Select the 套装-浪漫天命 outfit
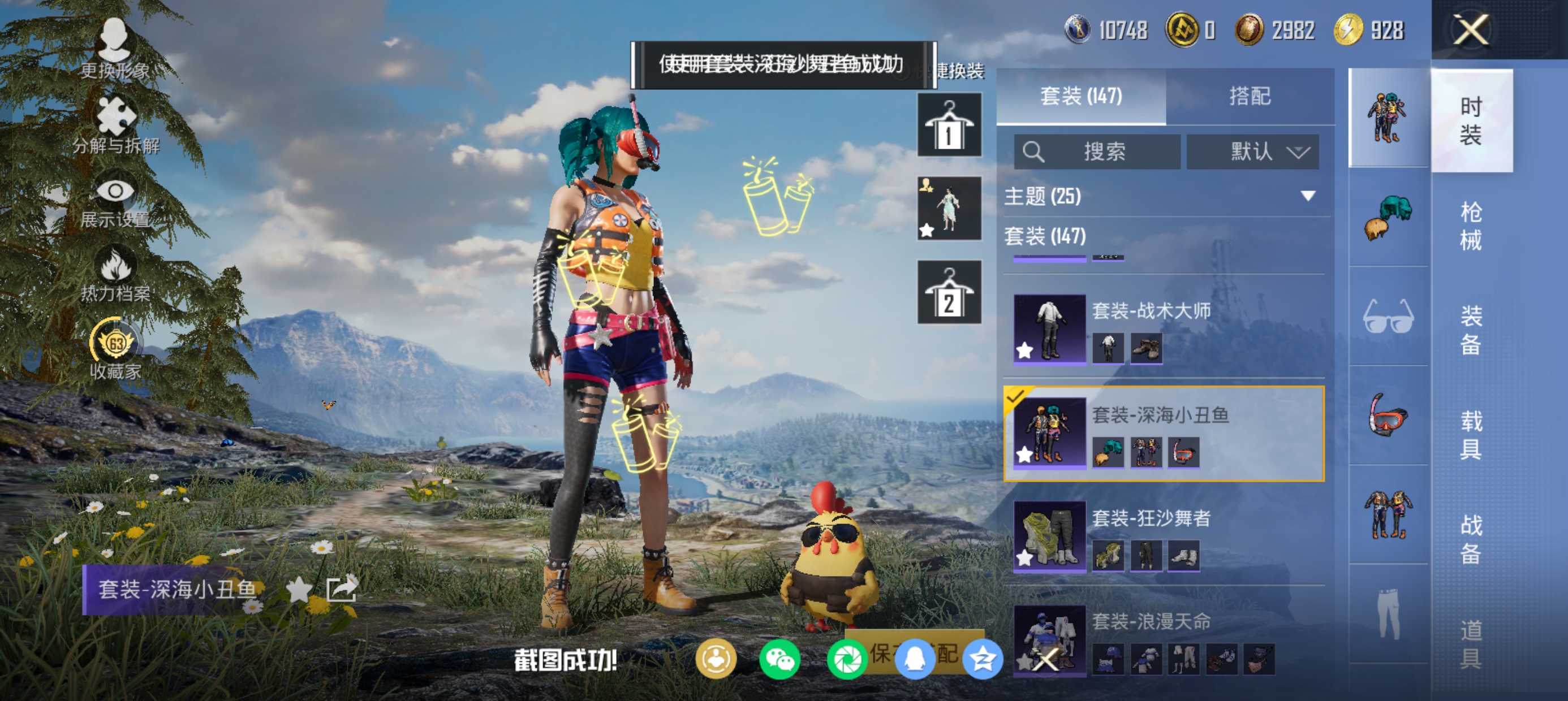The height and width of the screenshot is (701, 1568). coord(1162,639)
